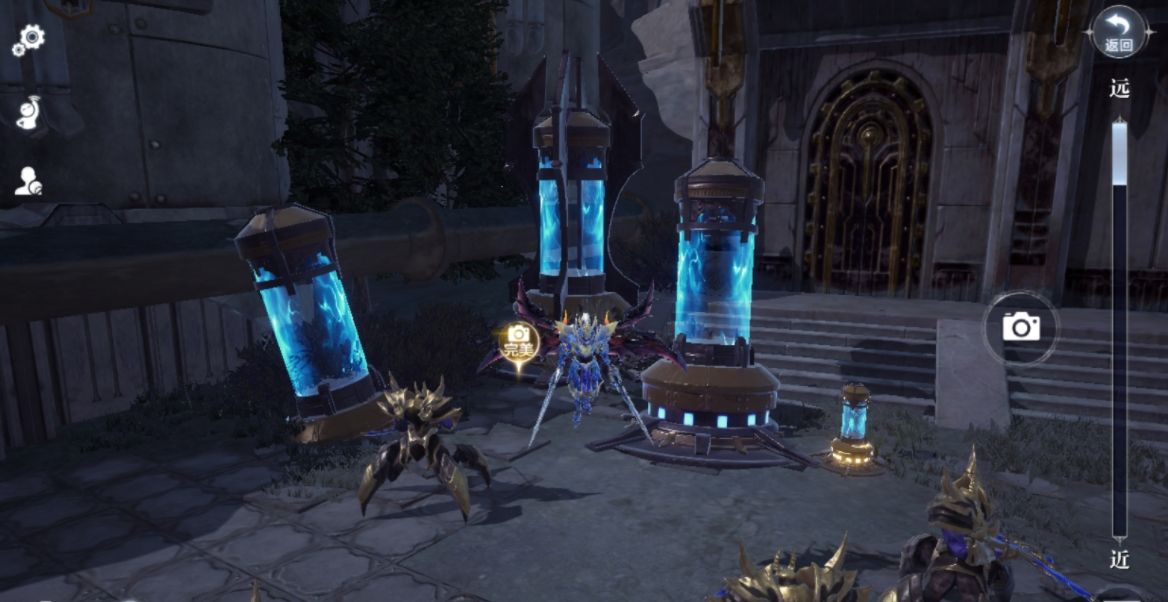
Task: Select the 完美 camera marker above the character
Action: pos(519,343)
